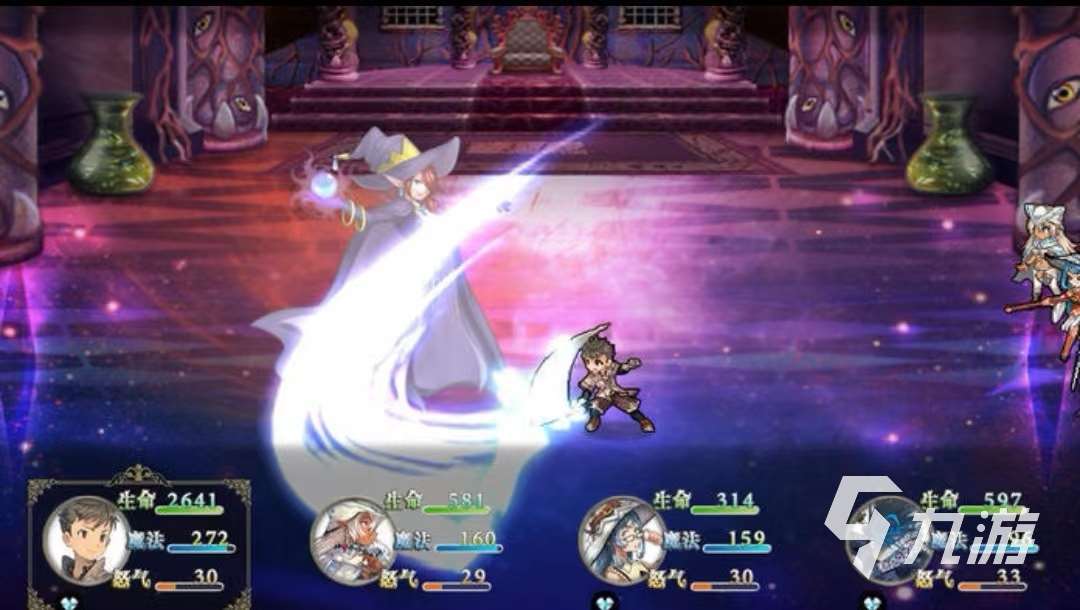1080x610 pixels.
Task: Select the brown-haired hero's portrait
Action: (x=87, y=541)
